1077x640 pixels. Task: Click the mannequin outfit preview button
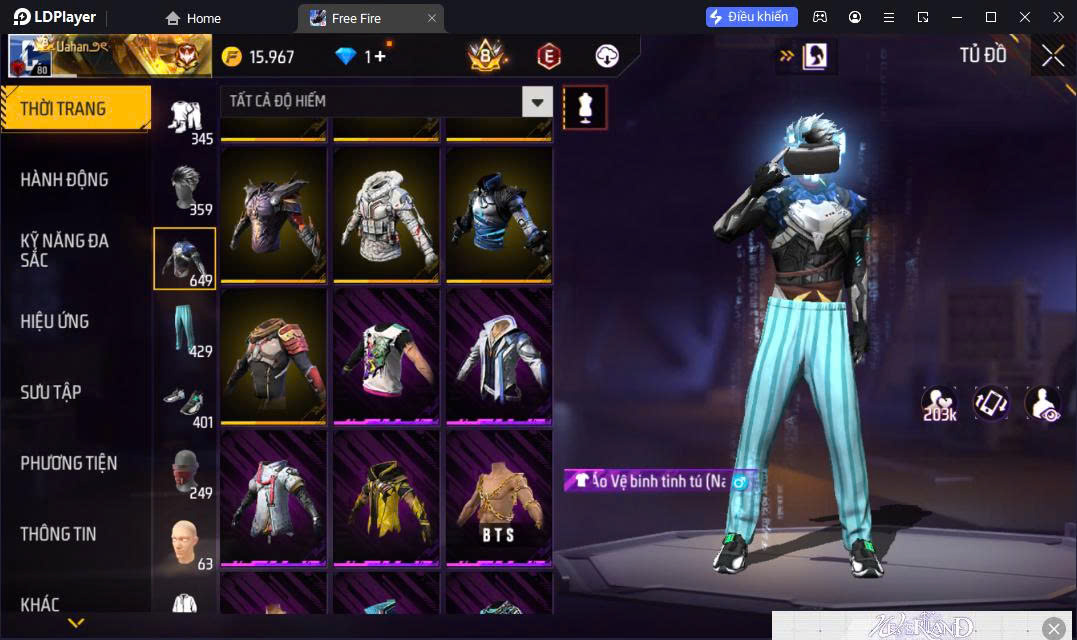click(x=585, y=107)
